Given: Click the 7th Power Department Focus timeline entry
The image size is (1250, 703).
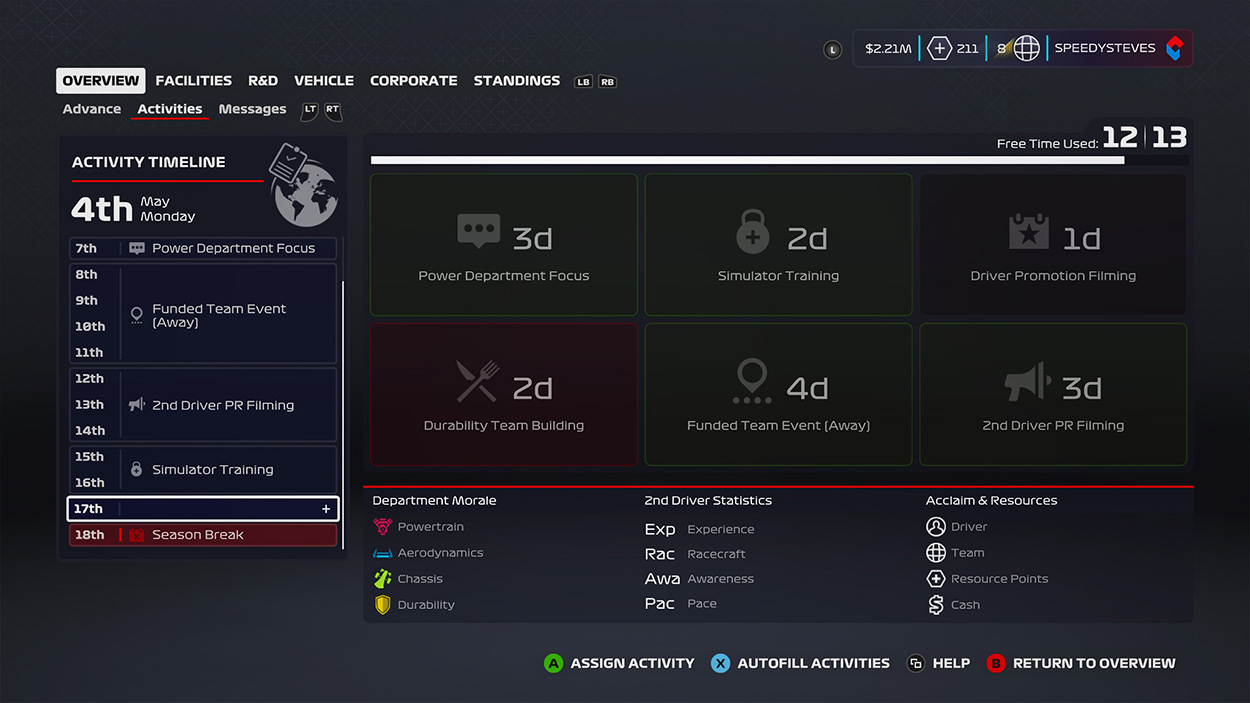Looking at the screenshot, I should coord(203,248).
